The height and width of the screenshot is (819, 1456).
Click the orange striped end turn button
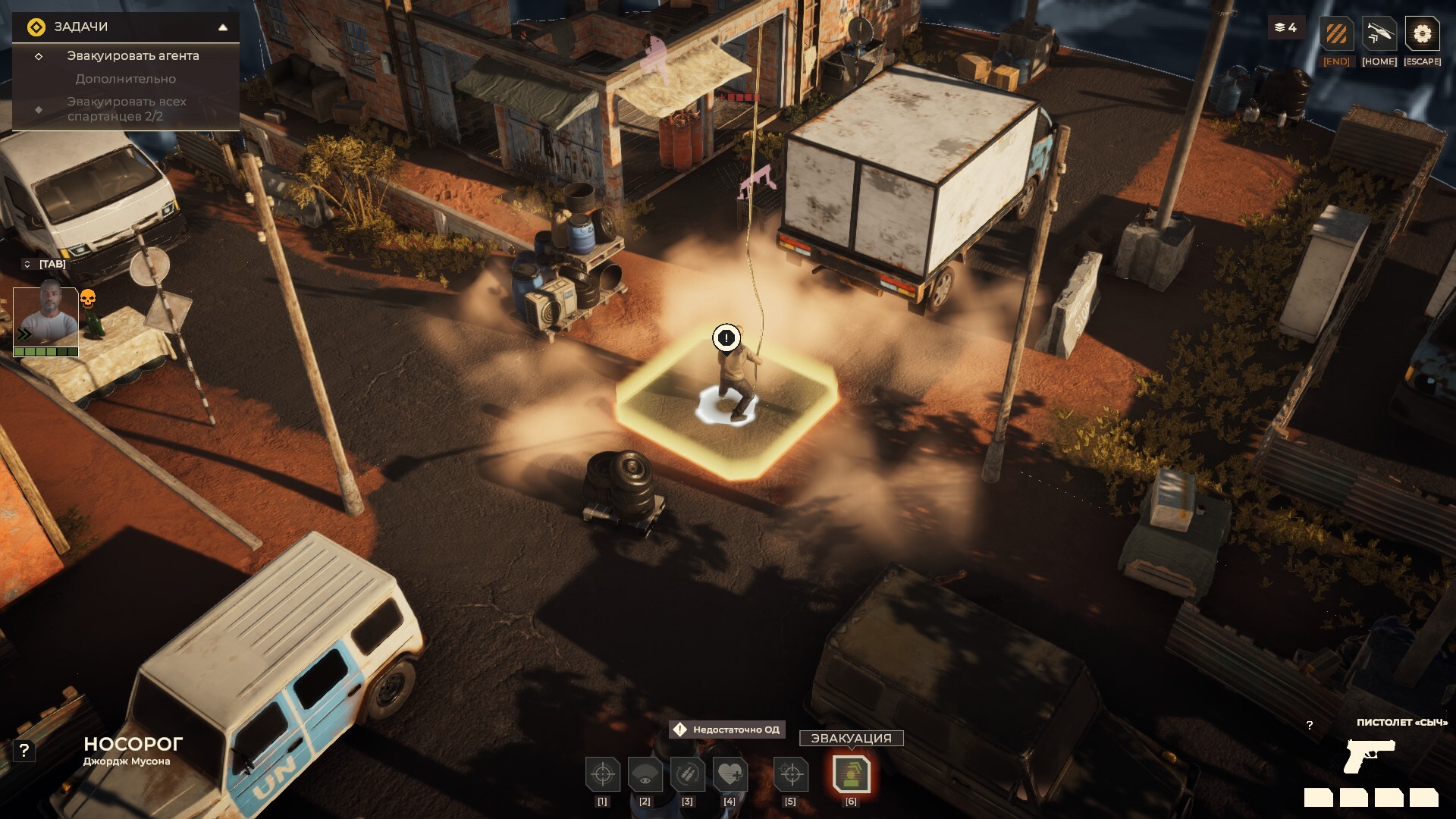1336,34
